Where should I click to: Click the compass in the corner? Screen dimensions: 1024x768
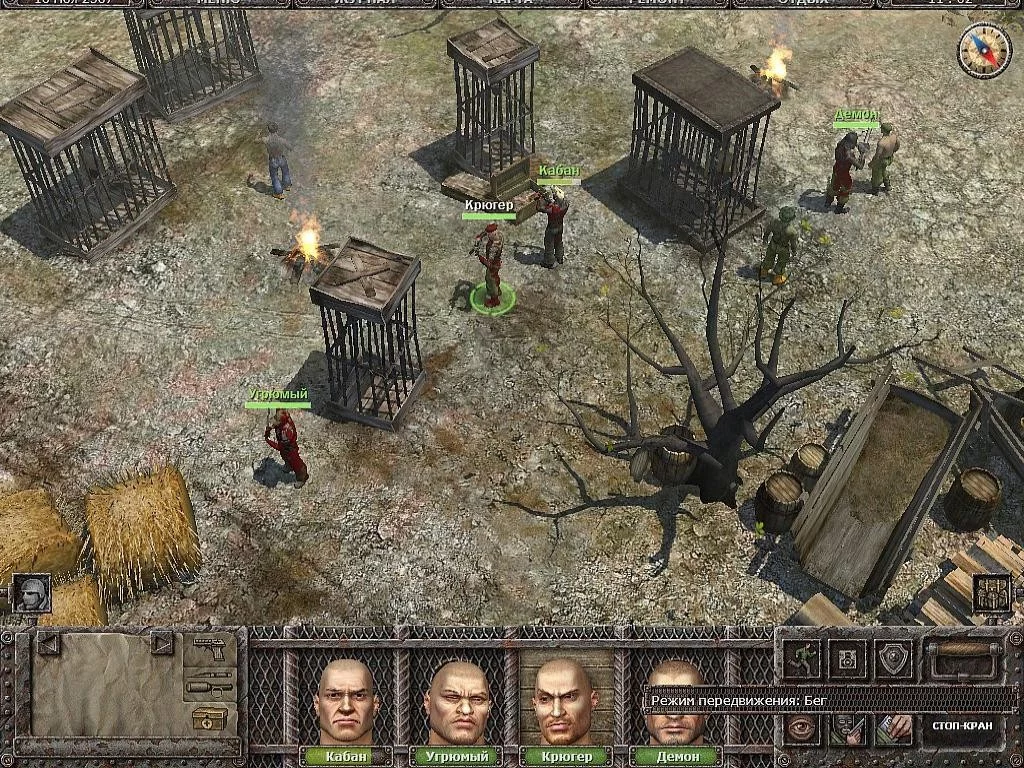[984, 50]
